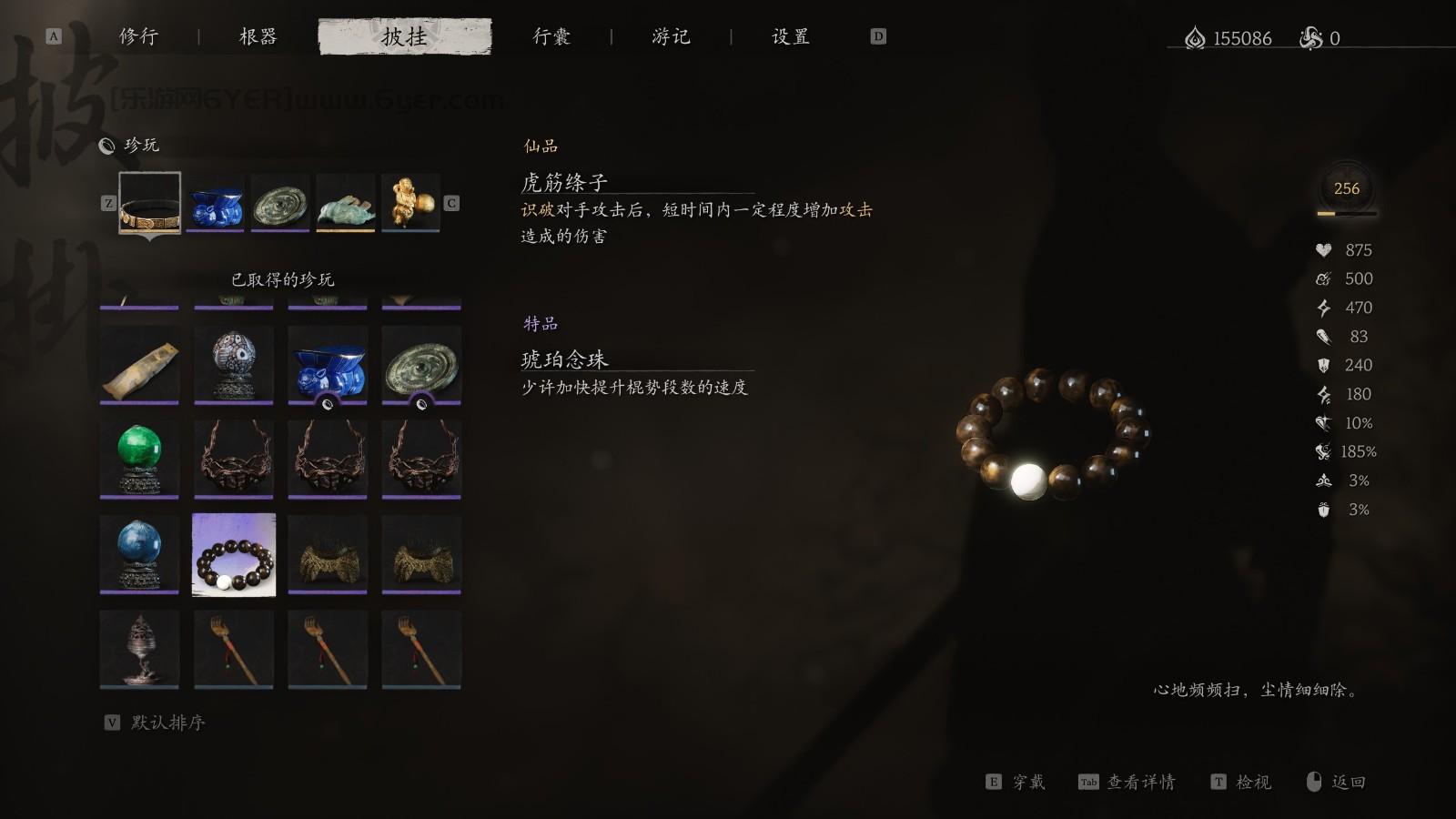Click the defense shield icon showing 240
Viewport: 1456px width, 819px height.
coord(1323,365)
